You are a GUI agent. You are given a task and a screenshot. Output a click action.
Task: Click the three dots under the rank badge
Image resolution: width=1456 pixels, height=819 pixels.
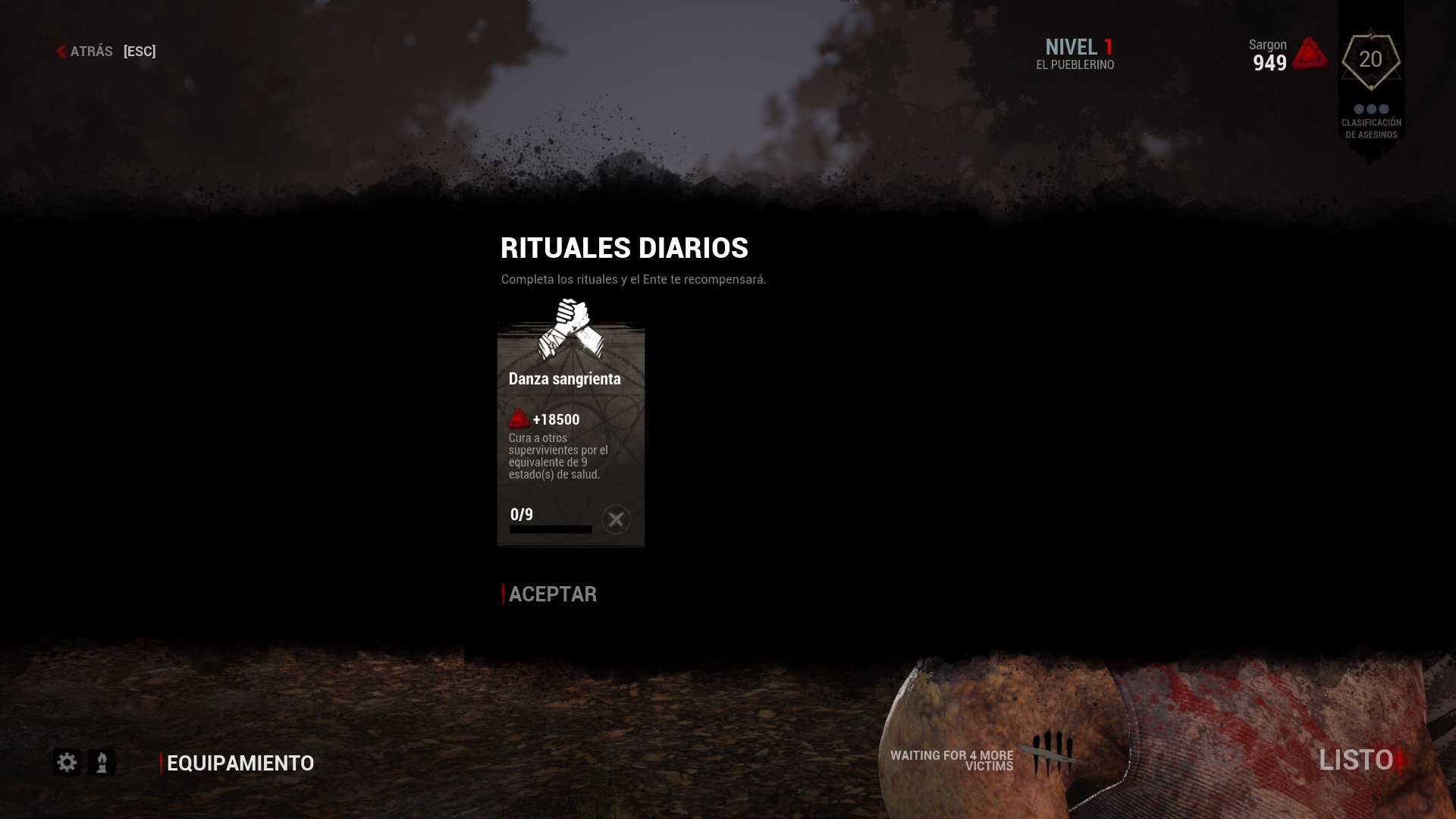1370,108
